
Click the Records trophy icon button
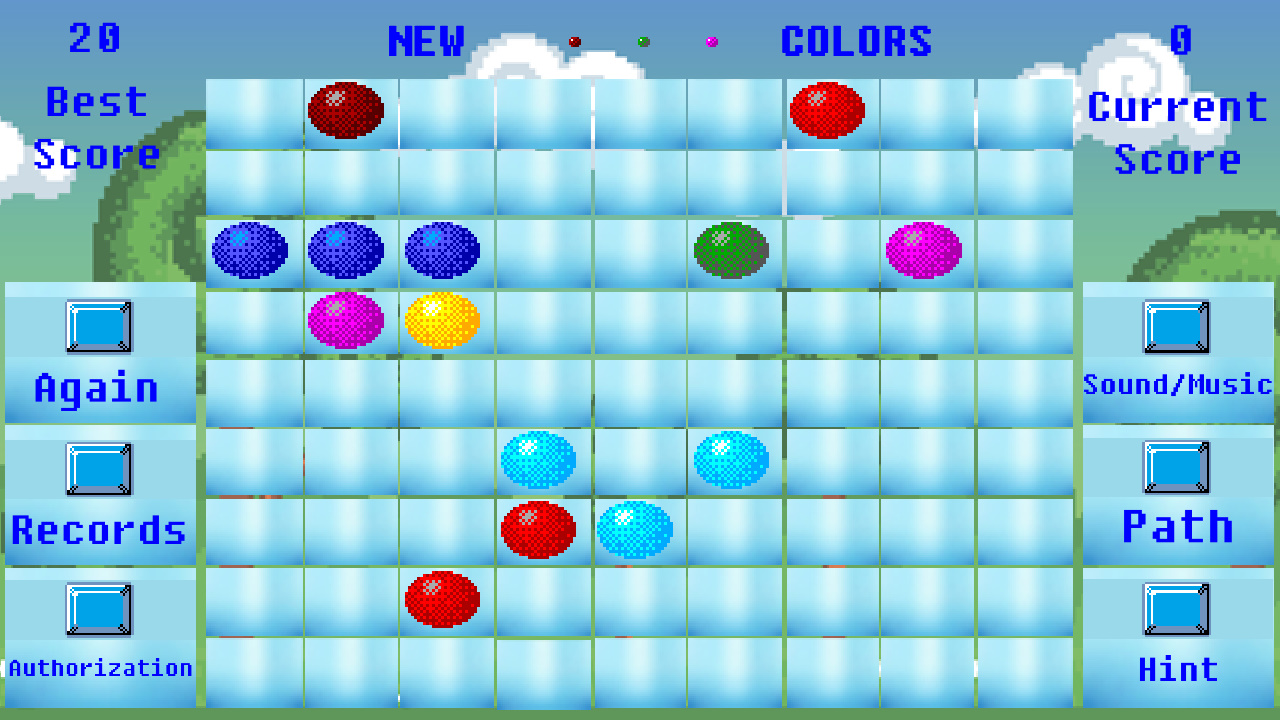pyautogui.click(x=99, y=467)
